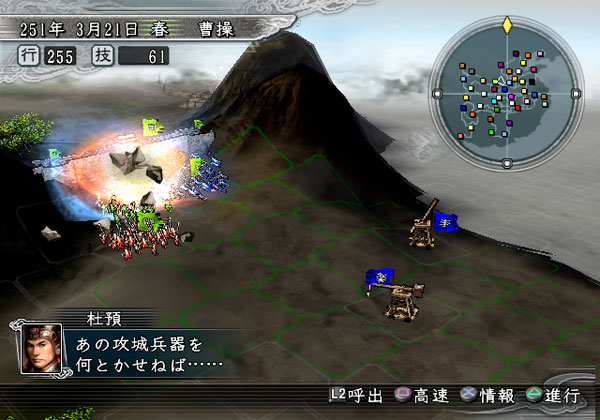Select the yellow diamond atop the minimap
The image size is (600, 420).
[x=507, y=22]
